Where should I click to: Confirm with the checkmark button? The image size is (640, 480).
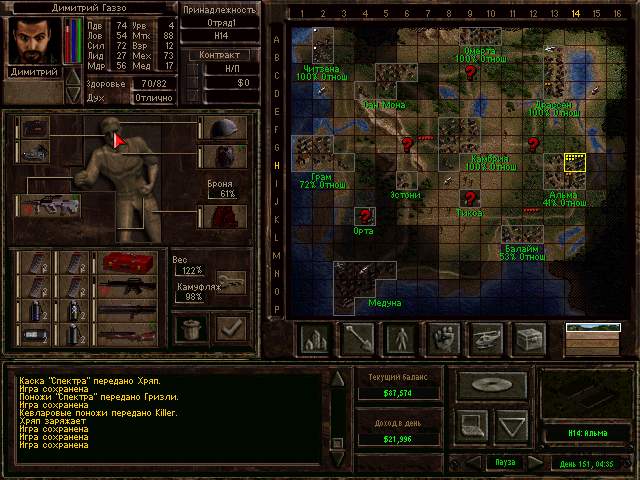pos(231,326)
